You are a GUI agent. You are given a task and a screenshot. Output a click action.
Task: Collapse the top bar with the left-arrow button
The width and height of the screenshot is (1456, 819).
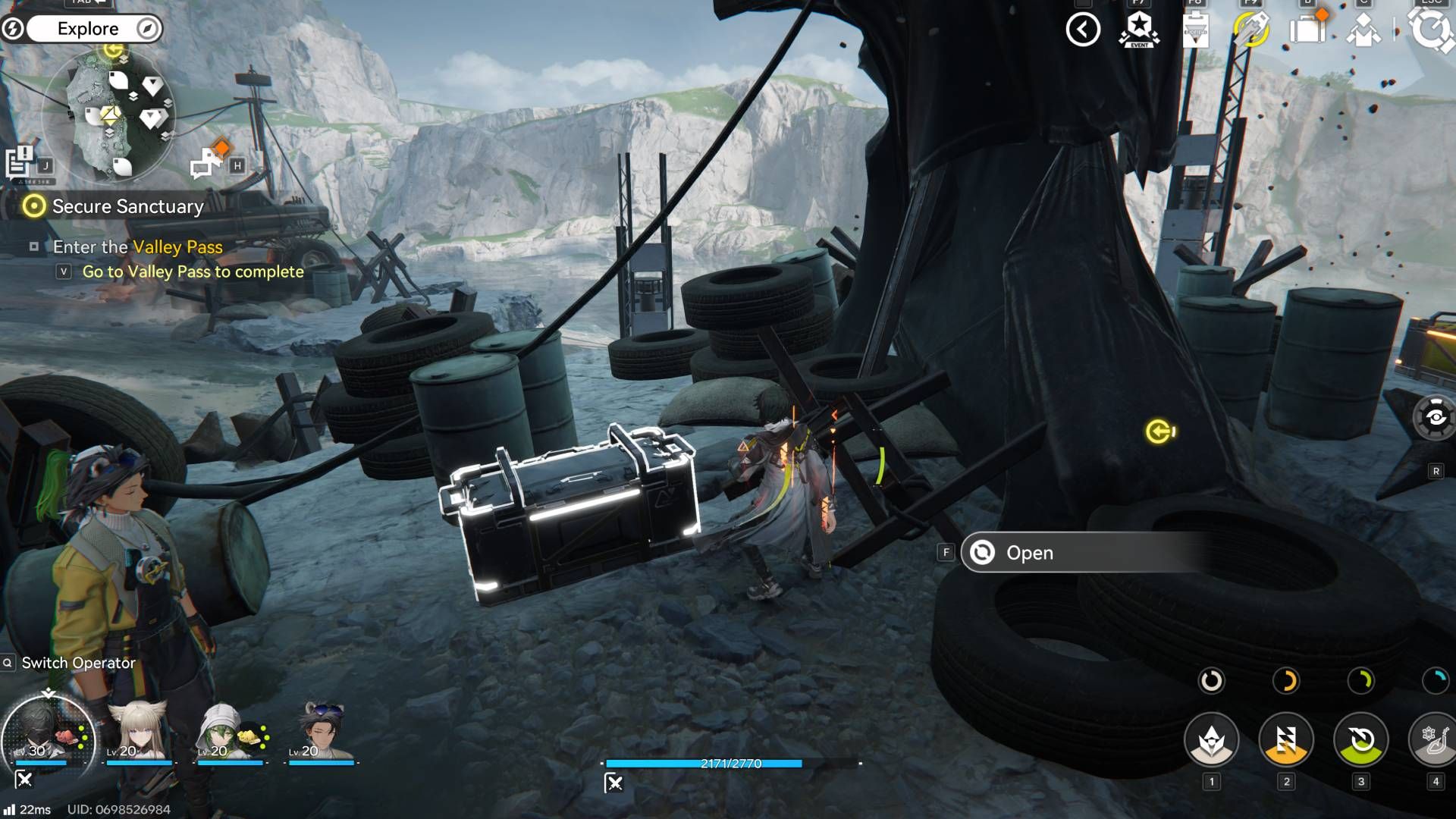click(x=1082, y=30)
